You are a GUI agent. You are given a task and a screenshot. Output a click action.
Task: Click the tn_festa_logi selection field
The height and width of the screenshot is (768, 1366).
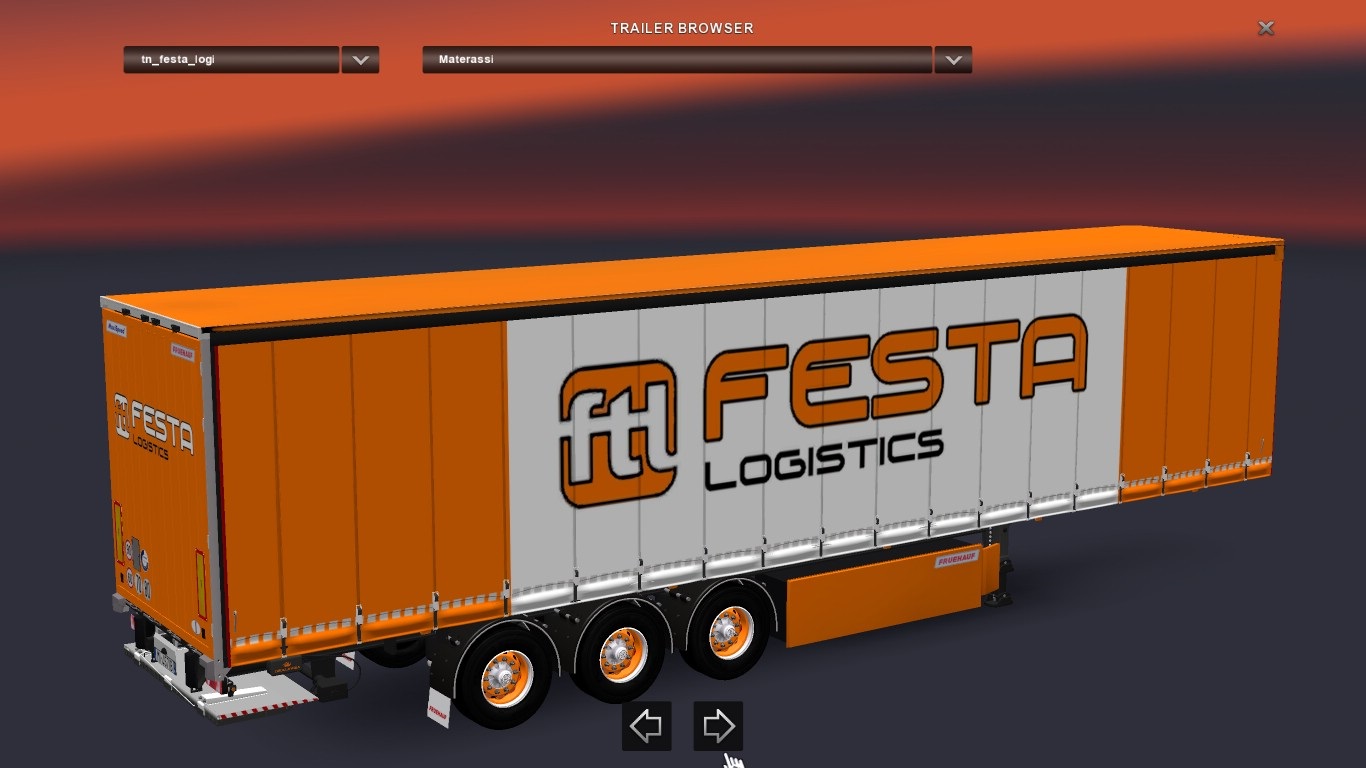(231, 60)
